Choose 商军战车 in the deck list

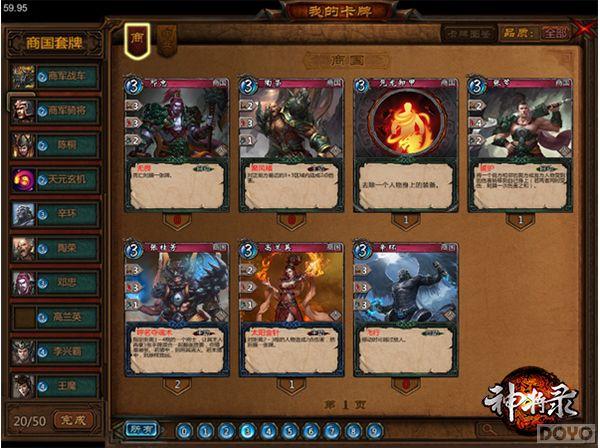(x=66, y=75)
